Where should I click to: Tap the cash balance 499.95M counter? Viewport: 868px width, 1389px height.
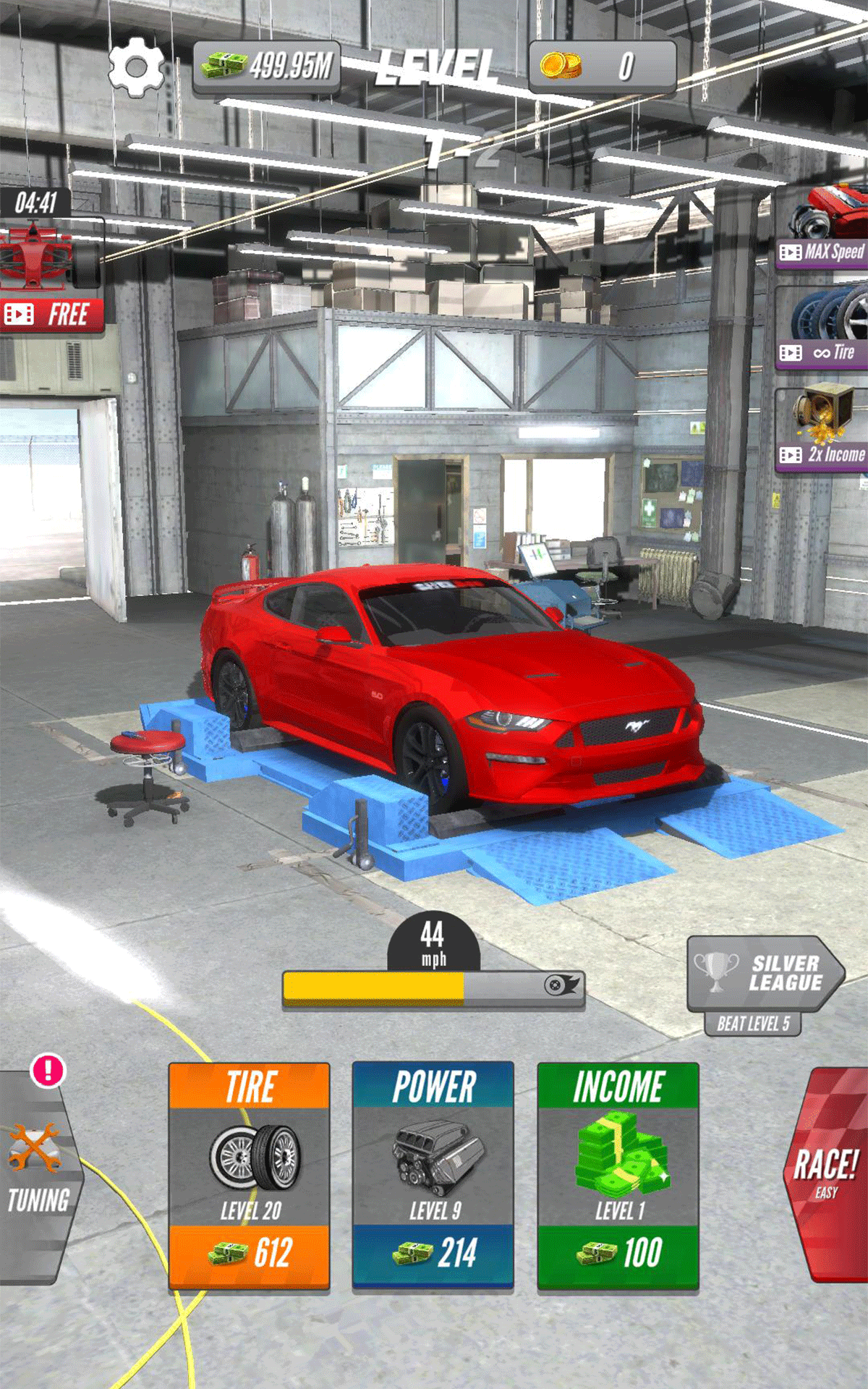coord(267,67)
